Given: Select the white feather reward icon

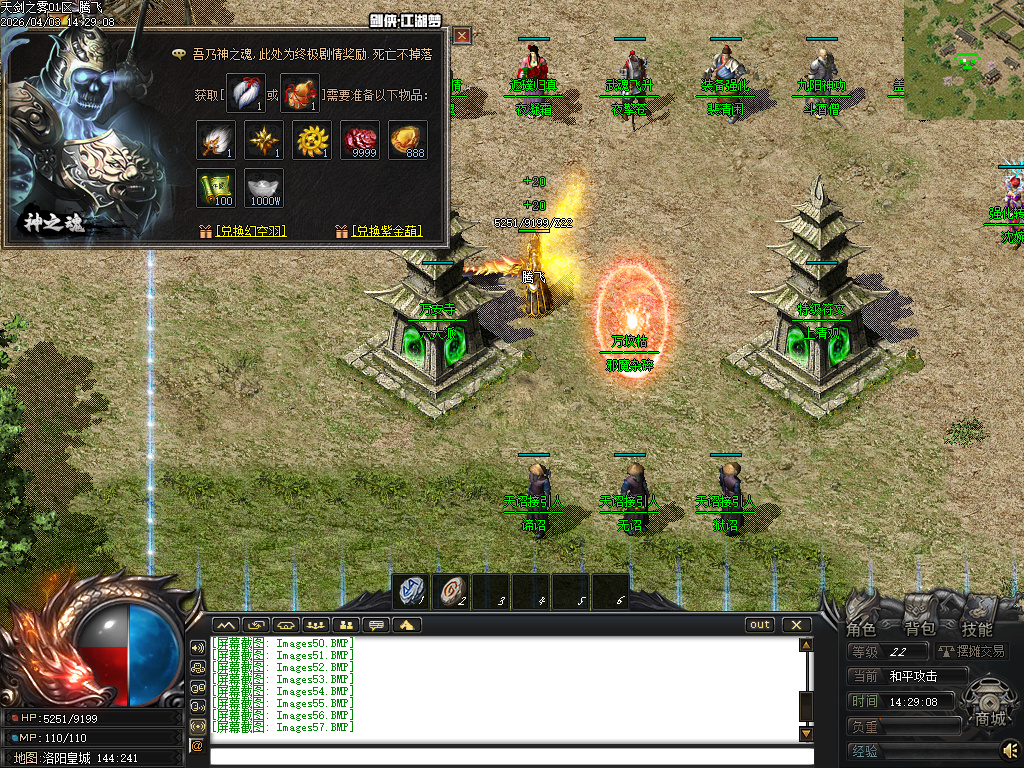Looking at the screenshot, I should [245, 93].
